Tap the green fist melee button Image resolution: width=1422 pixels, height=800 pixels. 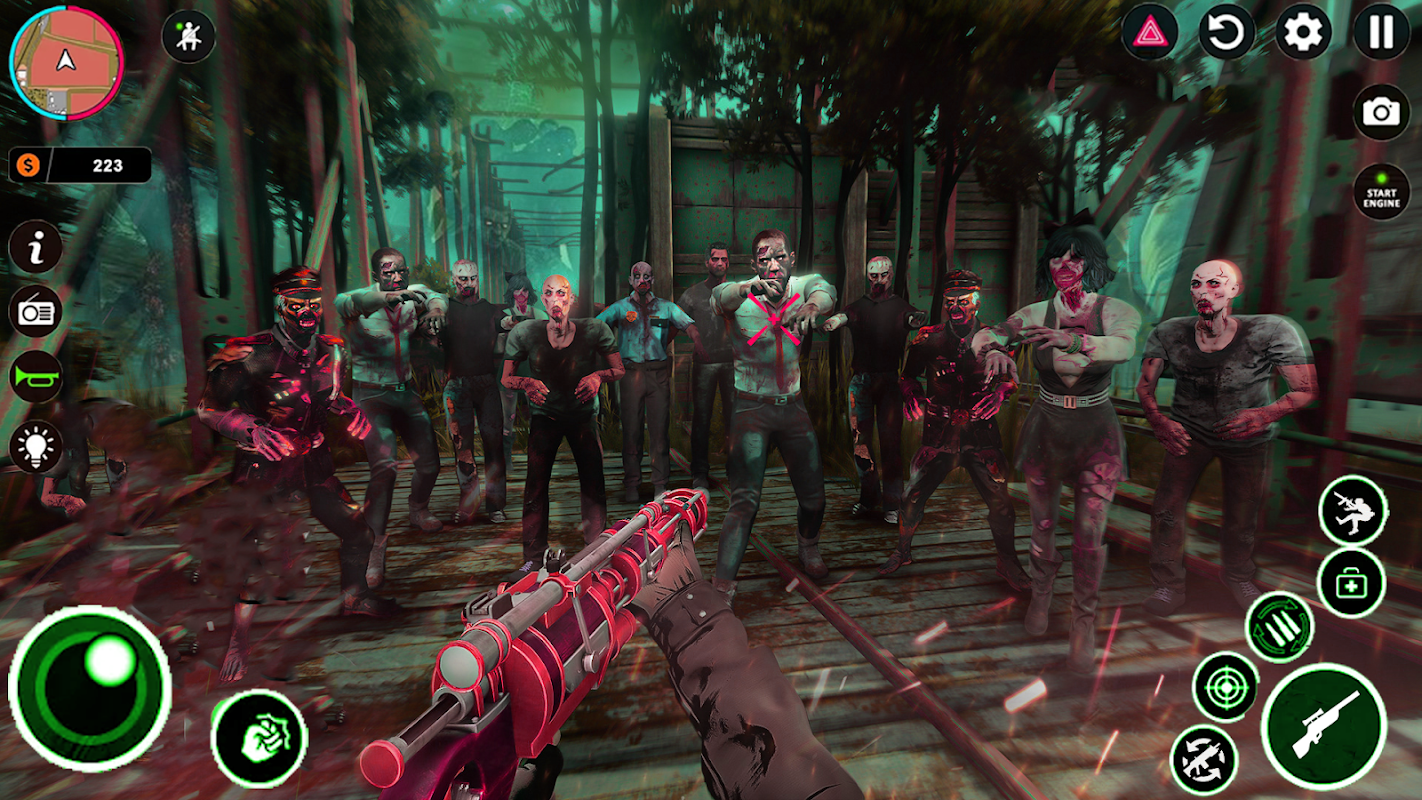(260, 738)
